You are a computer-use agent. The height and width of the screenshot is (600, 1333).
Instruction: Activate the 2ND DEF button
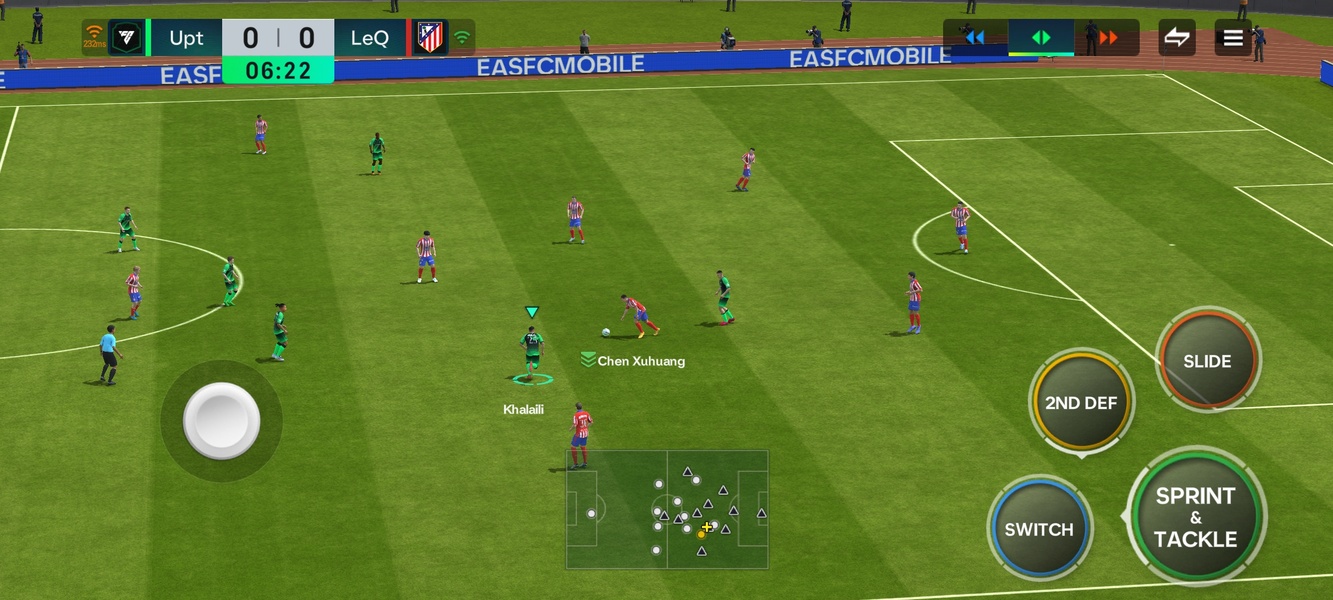1081,403
